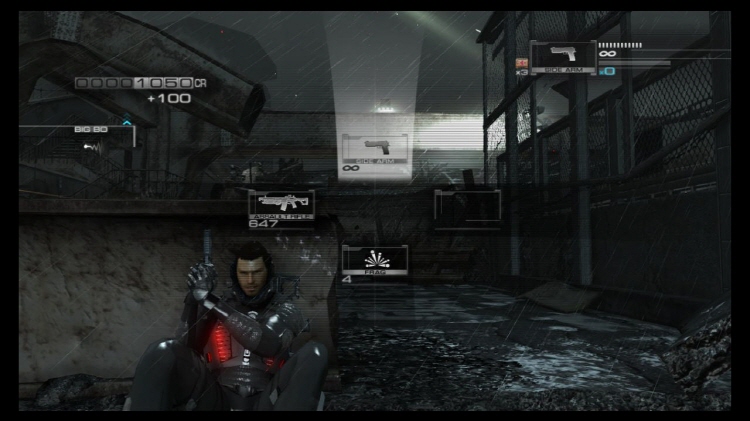
Task: Select the Frag grenade slot
Action: coord(374,260)
